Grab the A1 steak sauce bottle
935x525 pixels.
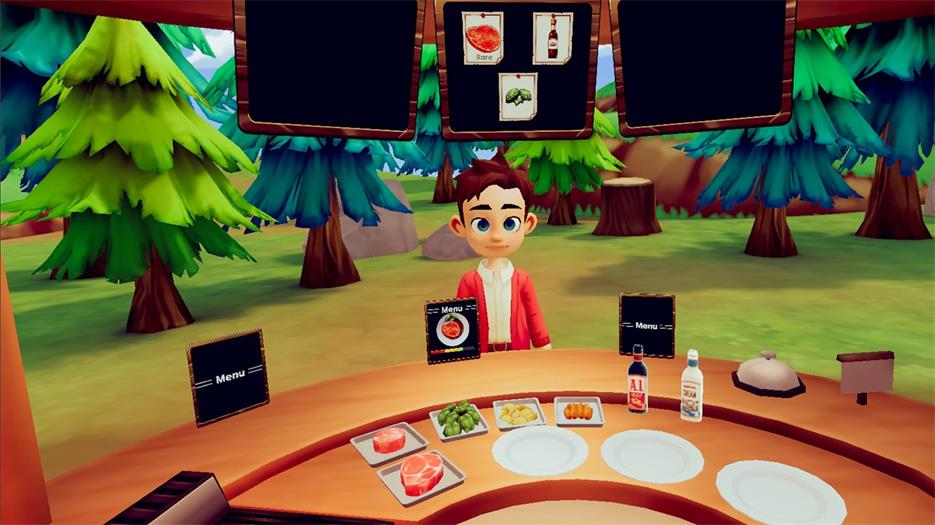[637, 381]
